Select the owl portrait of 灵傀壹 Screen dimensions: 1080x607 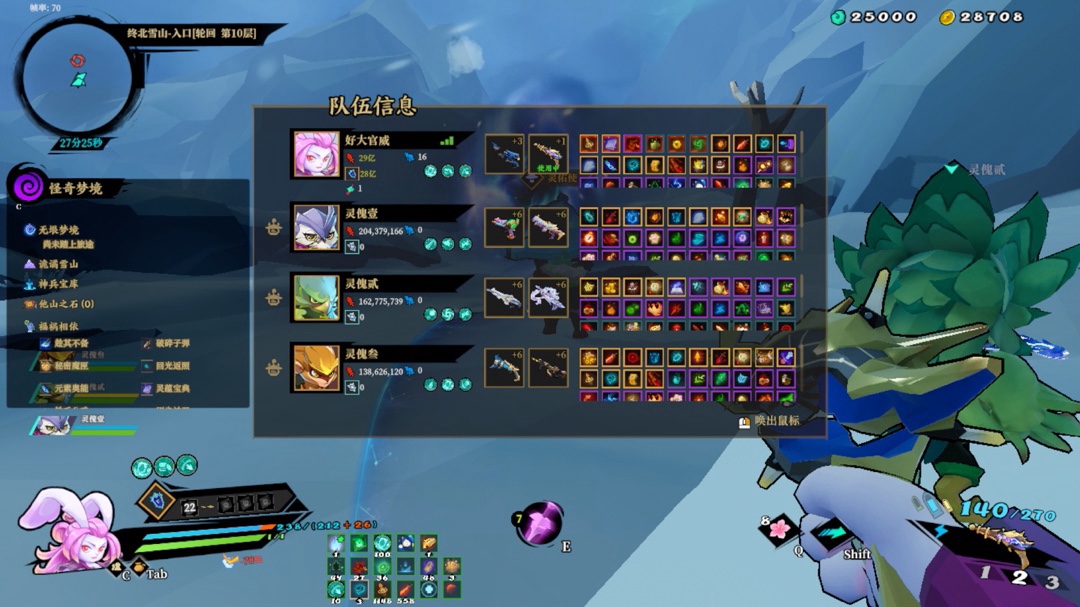(x=316, y=228)
